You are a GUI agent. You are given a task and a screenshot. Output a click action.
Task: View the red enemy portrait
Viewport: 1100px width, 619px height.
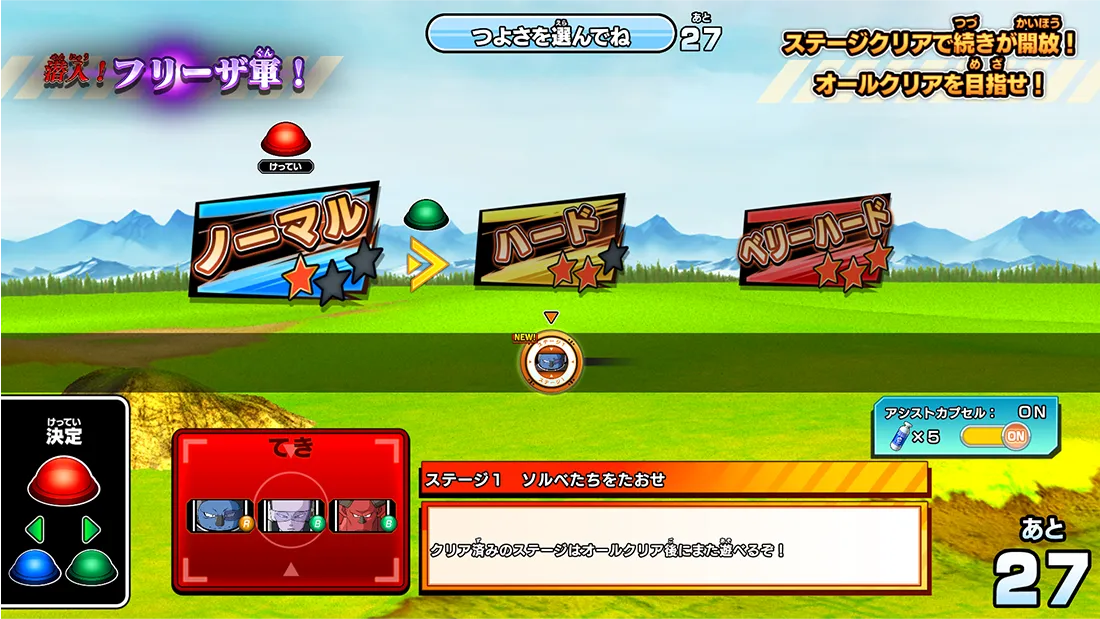pos(361,515)
